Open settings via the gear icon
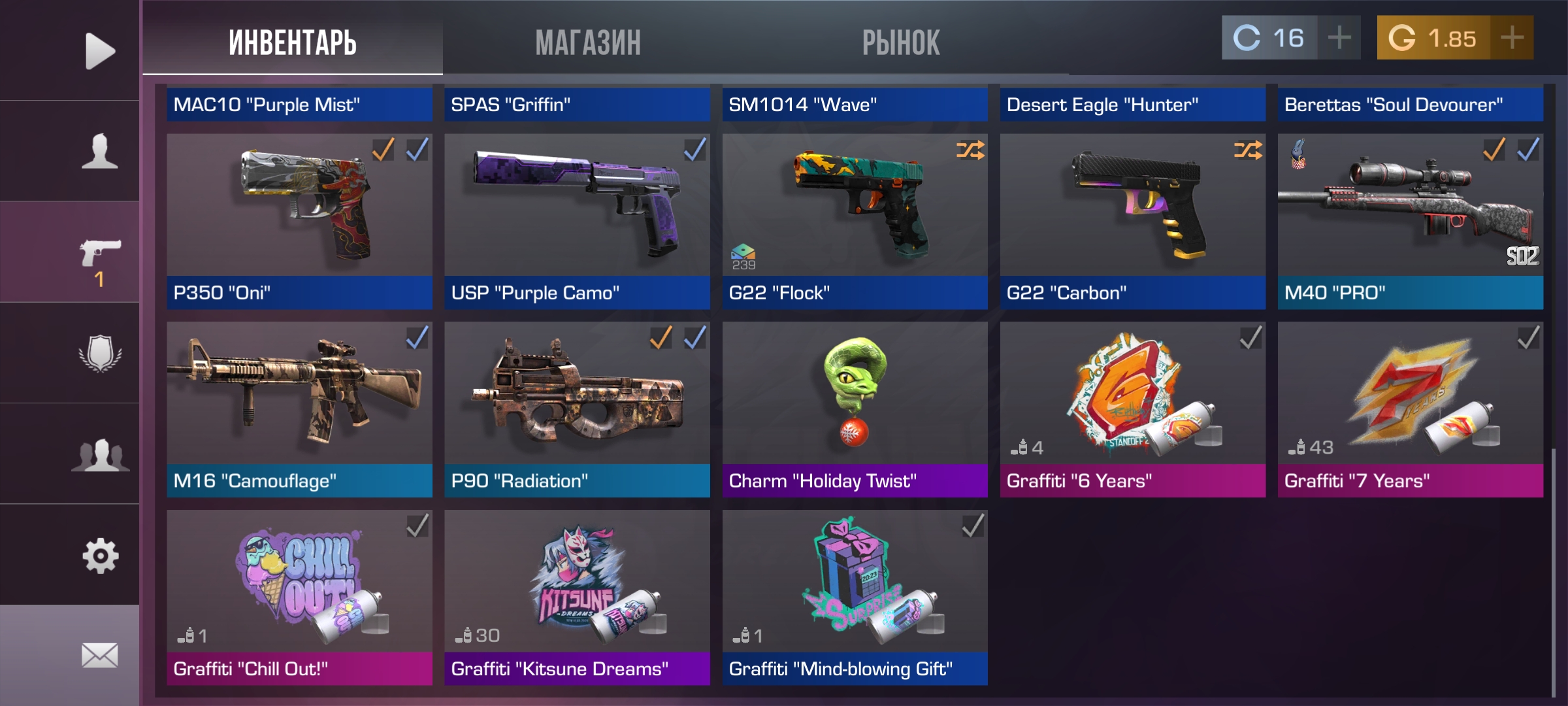Screen dimensions: 1568x706 [x=99, y=556]
